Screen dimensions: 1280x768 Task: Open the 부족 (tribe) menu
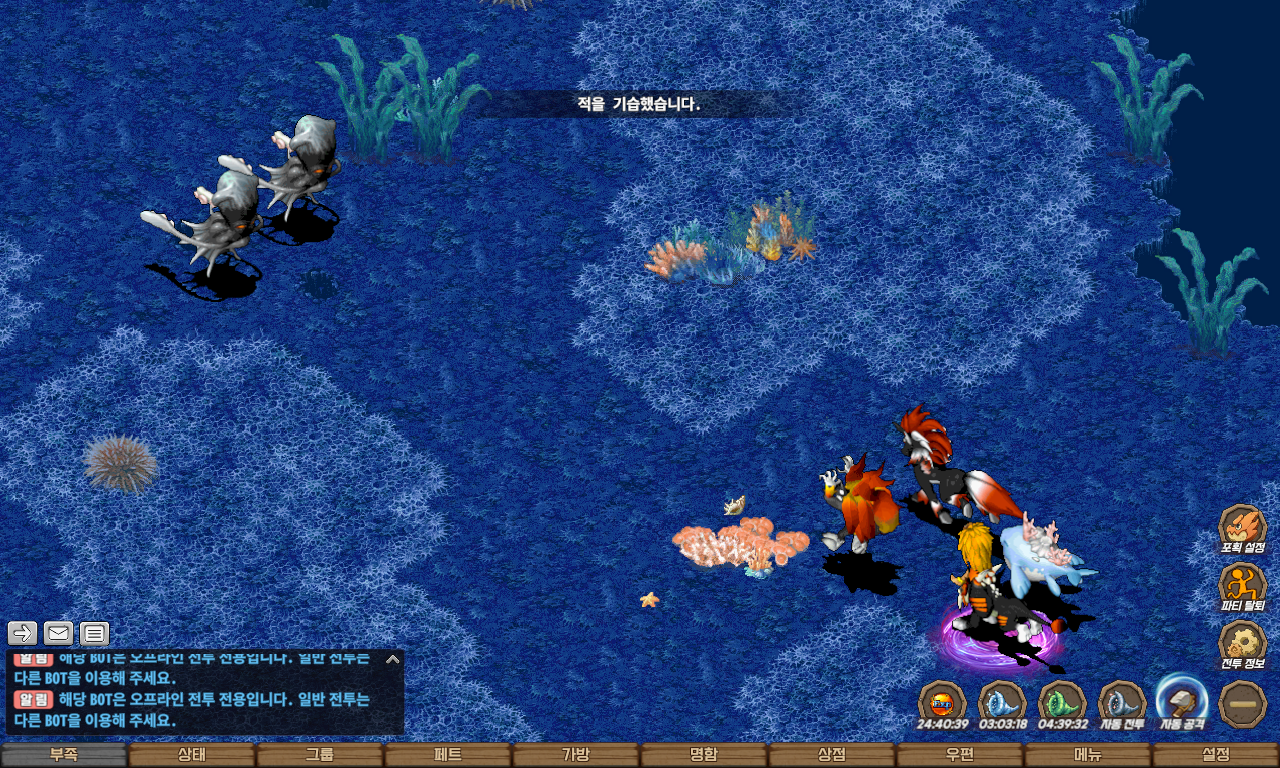click(64, 755)
